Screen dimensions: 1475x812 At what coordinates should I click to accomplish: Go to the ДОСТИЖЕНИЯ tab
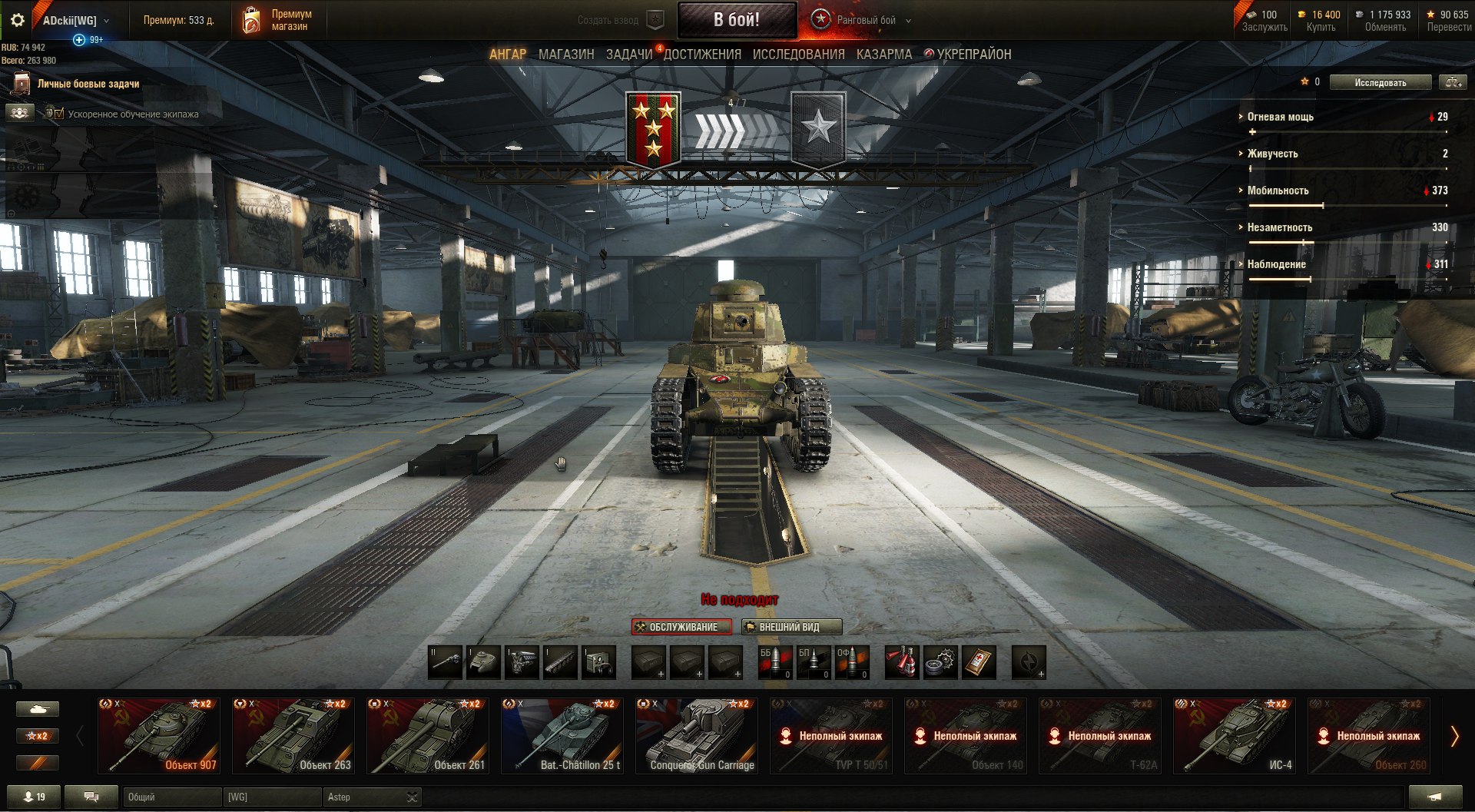point(702,55)
